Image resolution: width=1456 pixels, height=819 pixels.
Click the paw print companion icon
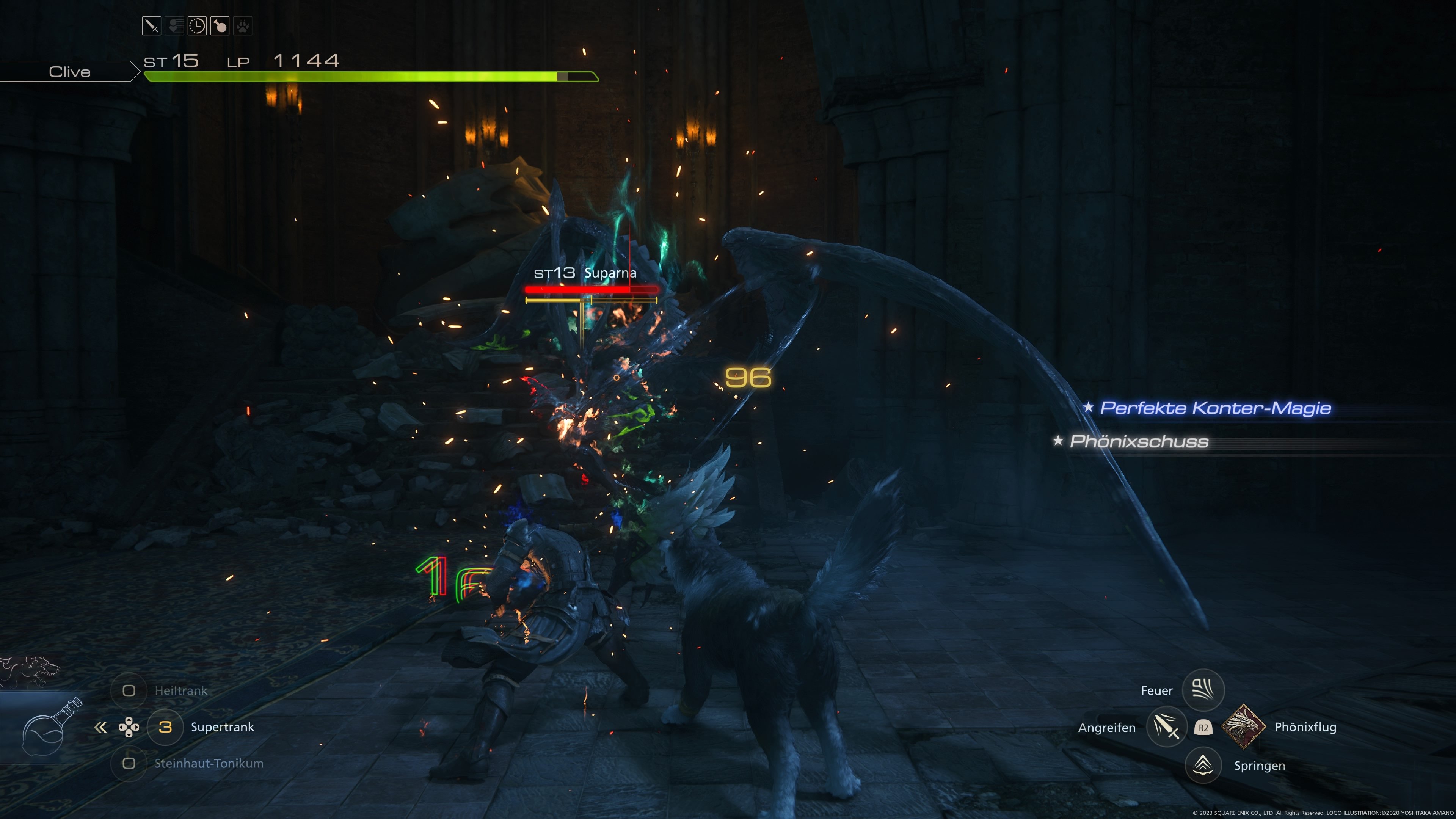click(243, 25)
